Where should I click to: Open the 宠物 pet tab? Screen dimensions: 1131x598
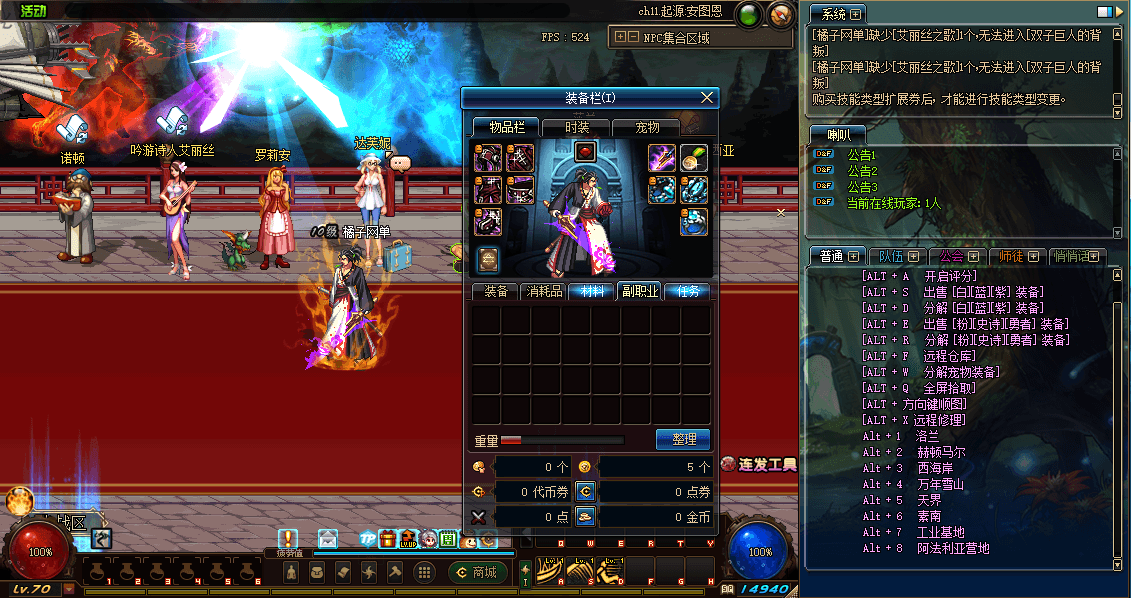click(x=648, y=127)
